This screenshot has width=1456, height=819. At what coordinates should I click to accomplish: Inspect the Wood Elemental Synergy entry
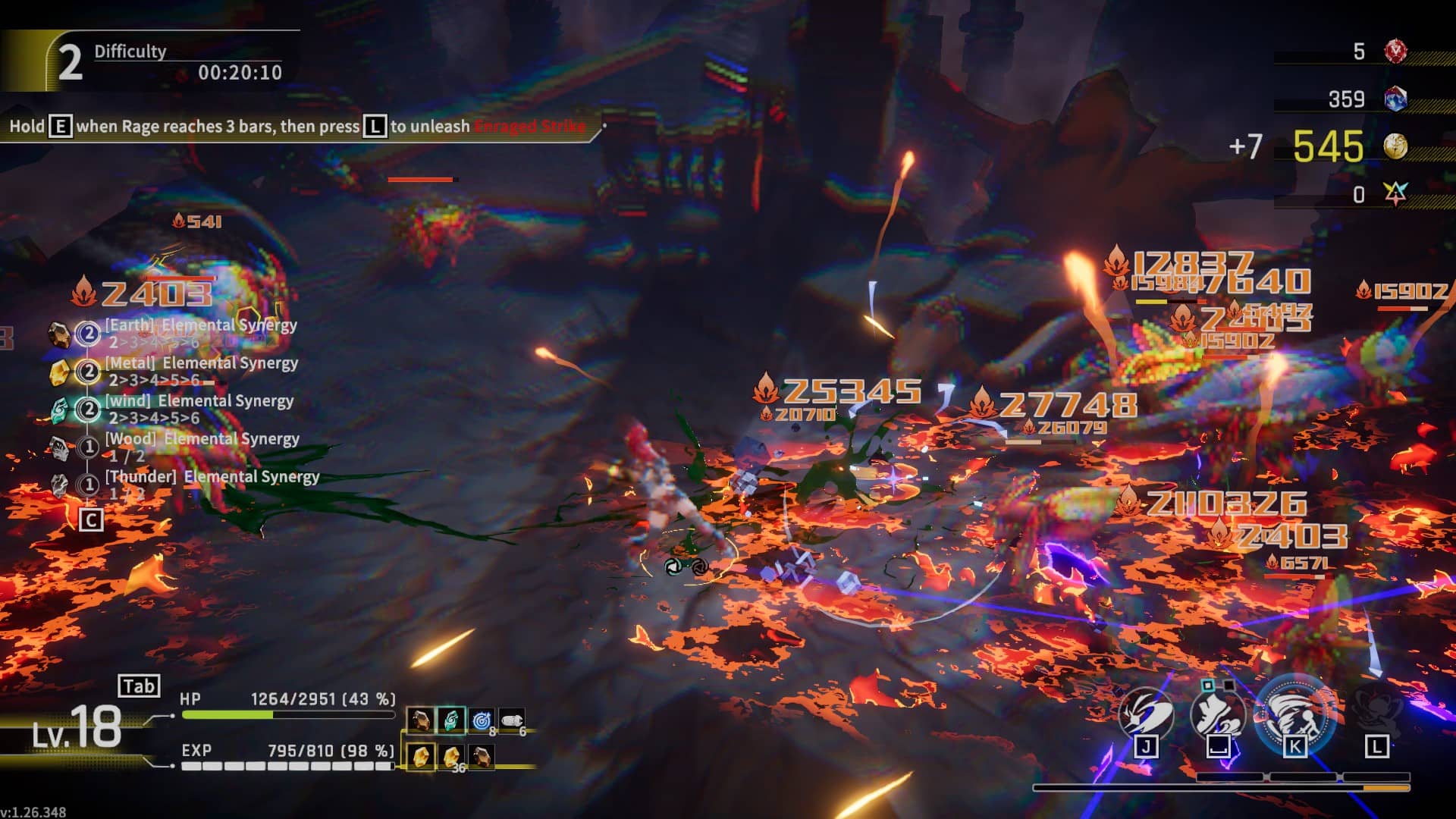click(x=202, y=439)
